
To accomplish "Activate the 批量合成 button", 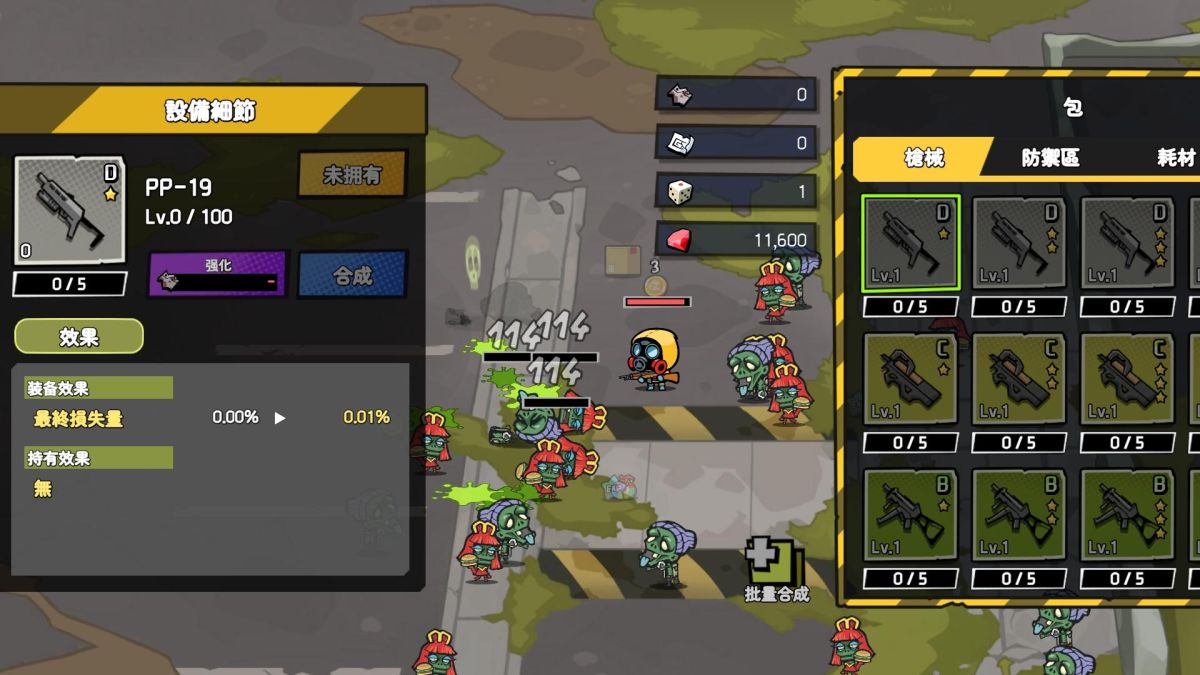I will (777, 570).
